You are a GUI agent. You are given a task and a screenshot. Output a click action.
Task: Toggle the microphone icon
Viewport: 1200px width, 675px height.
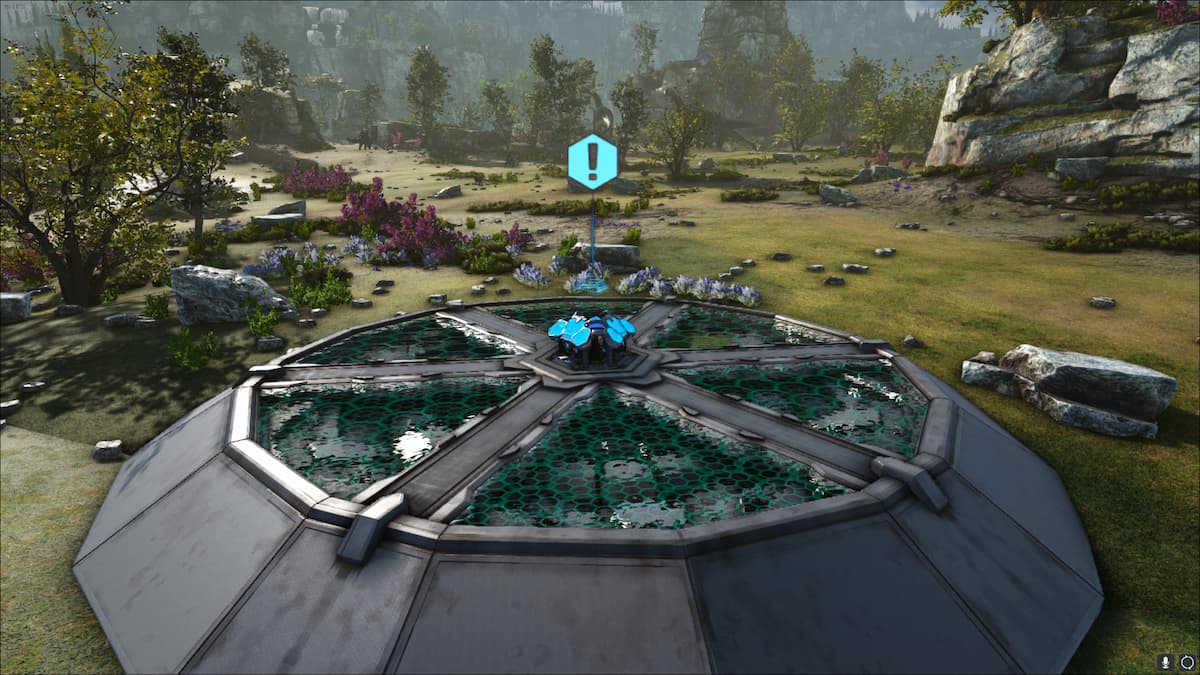point(1166,661)
